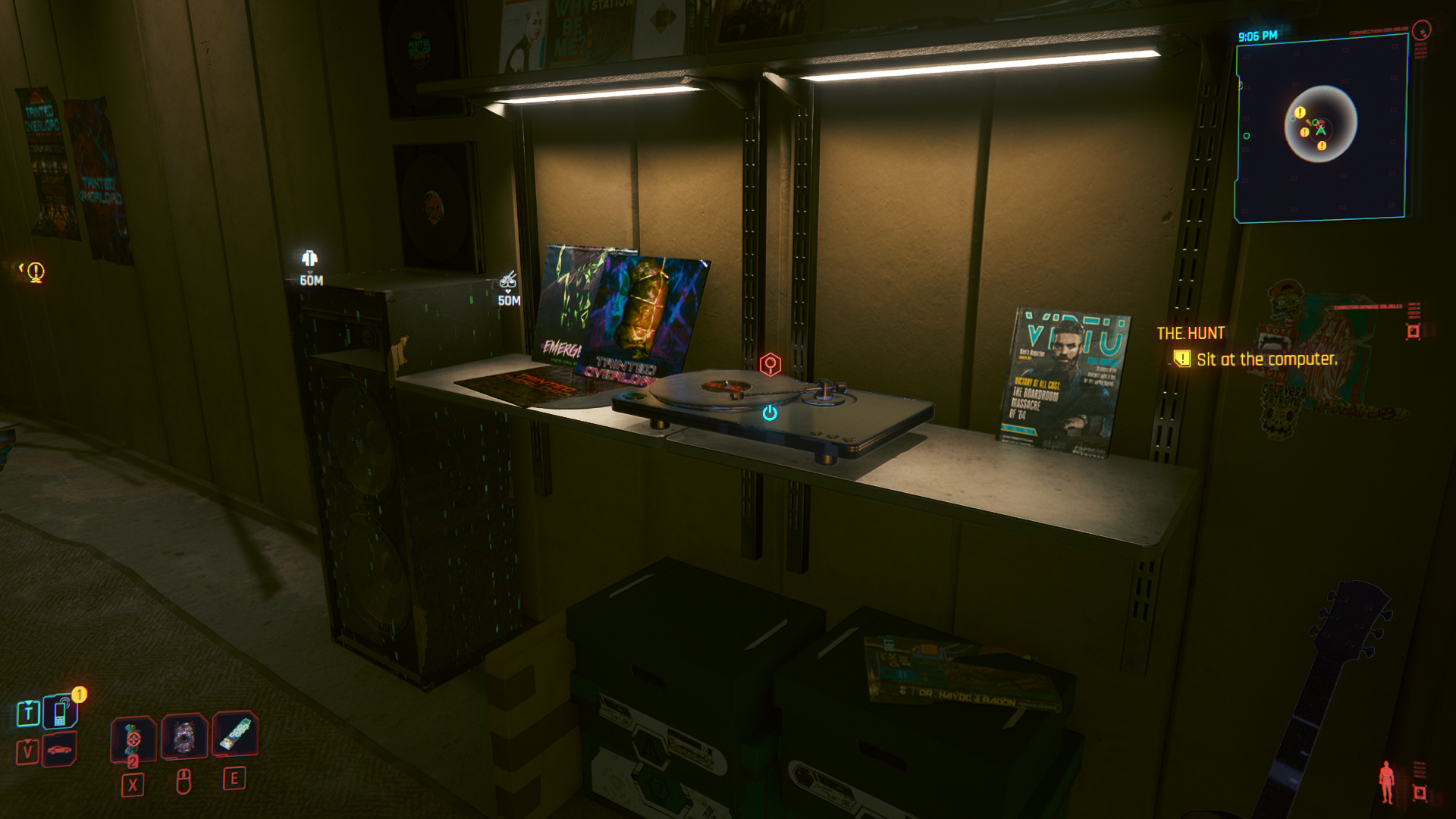The height and width of the screenshot is (819, 1456).
Task: Click the player arrow marker on the minimap
Action: tap(1320, 130)
